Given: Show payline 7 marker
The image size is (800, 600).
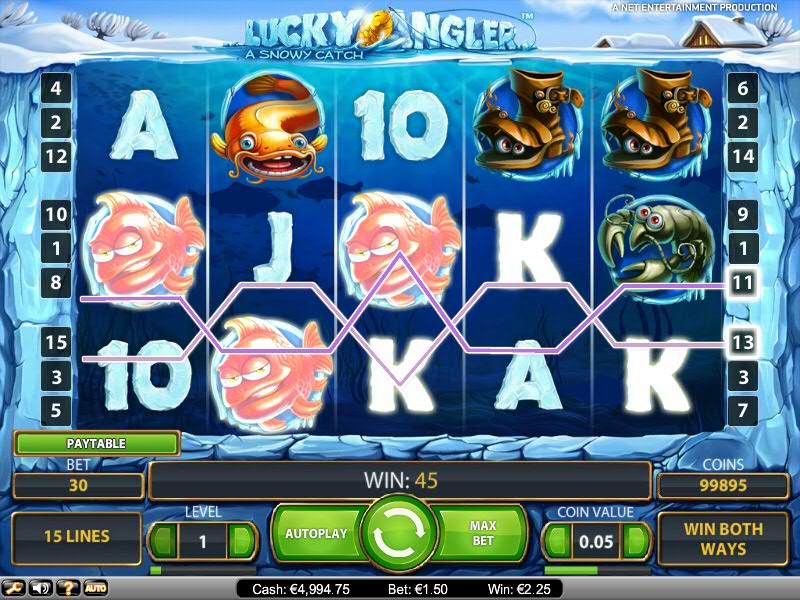Looking at the screenshot, I should (x=741, y=410).
